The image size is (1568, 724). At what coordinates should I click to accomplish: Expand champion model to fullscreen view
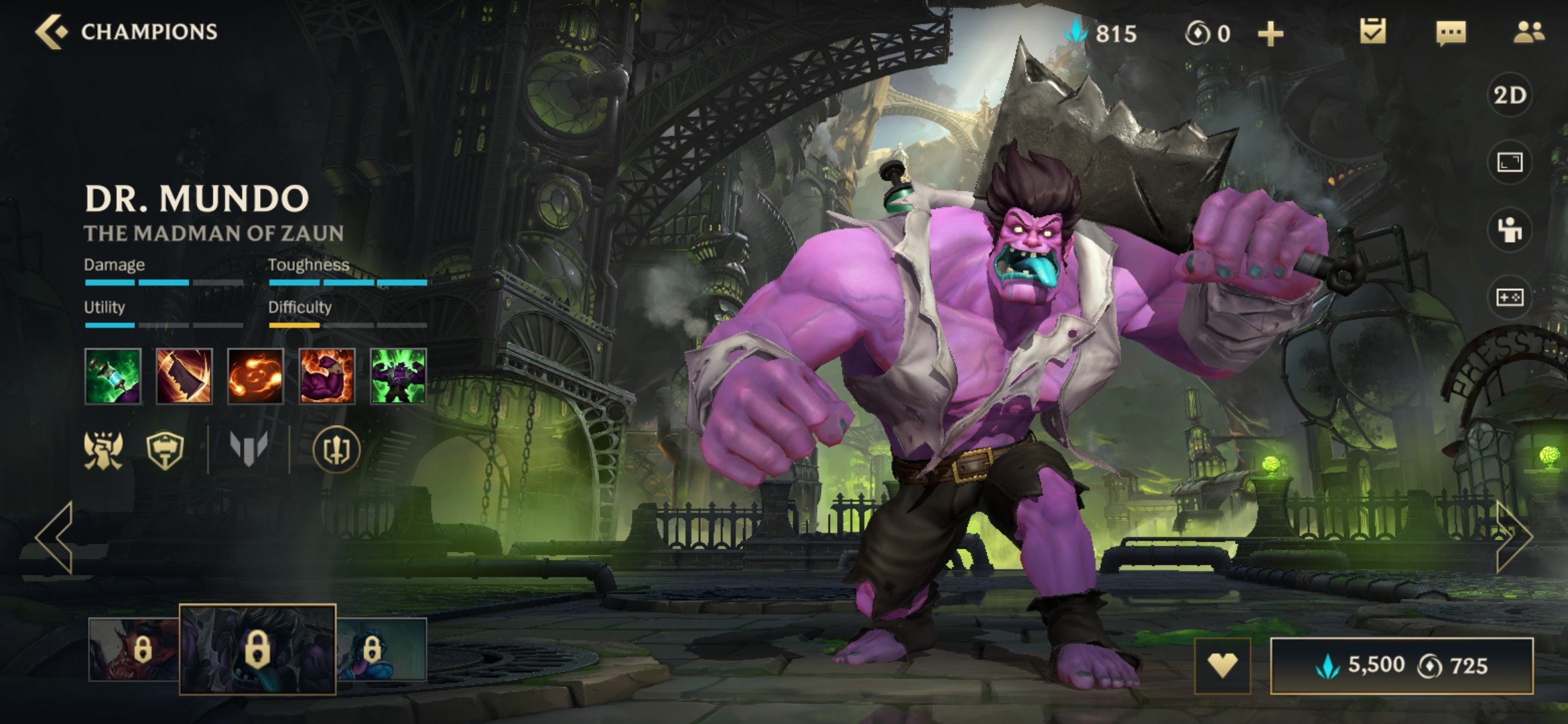(1510, 162)
